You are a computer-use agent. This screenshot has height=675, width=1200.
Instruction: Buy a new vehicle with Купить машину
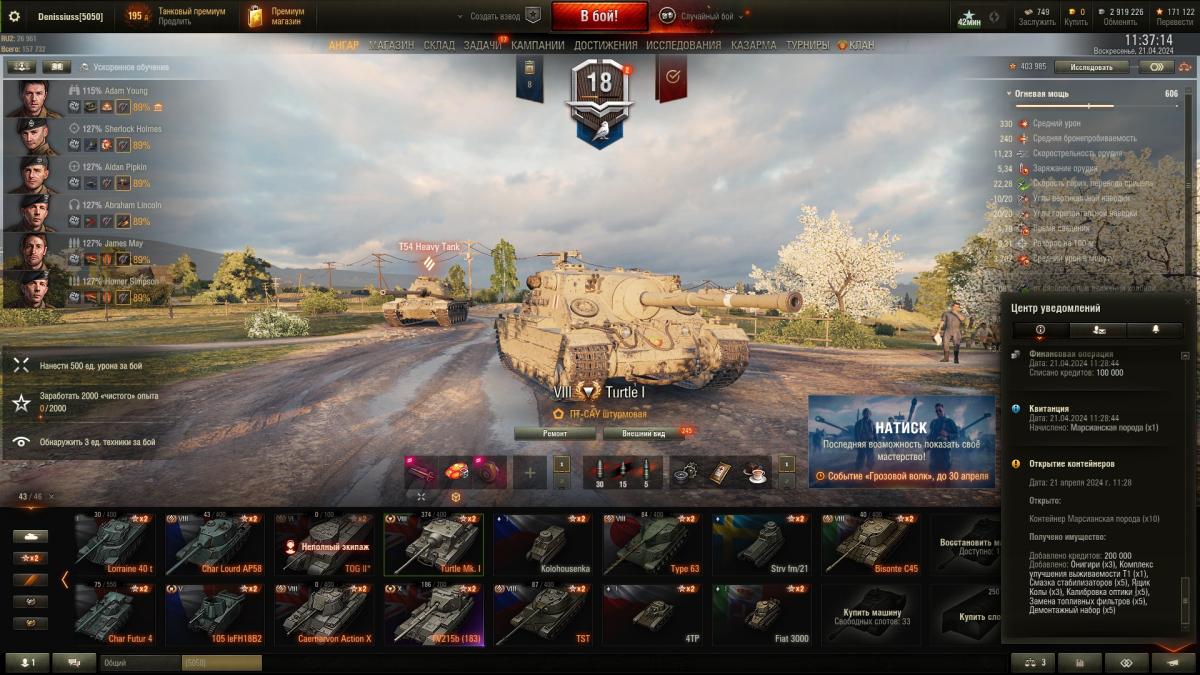(872, 613)
